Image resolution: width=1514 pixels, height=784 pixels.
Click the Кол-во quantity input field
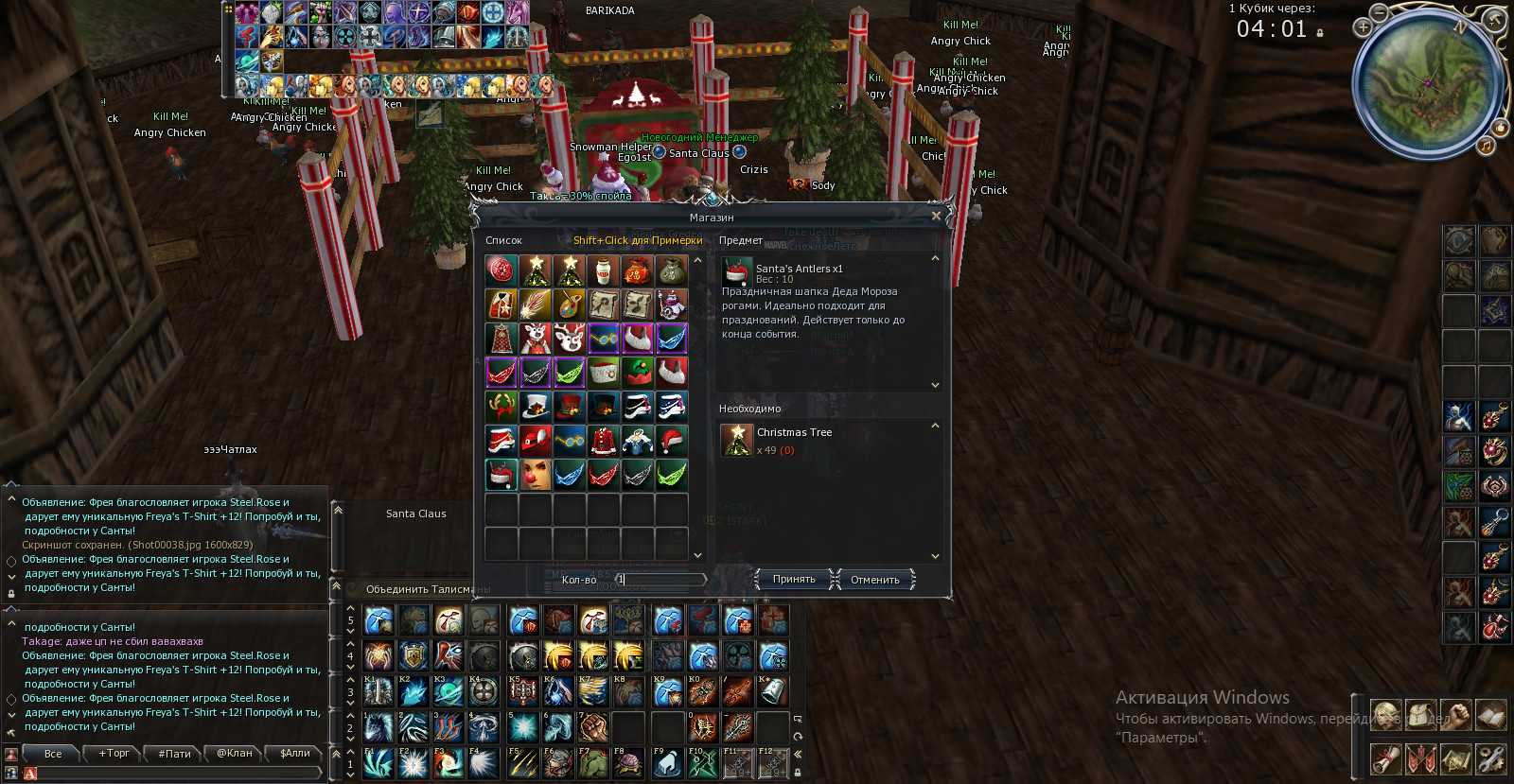pos(661,580)
